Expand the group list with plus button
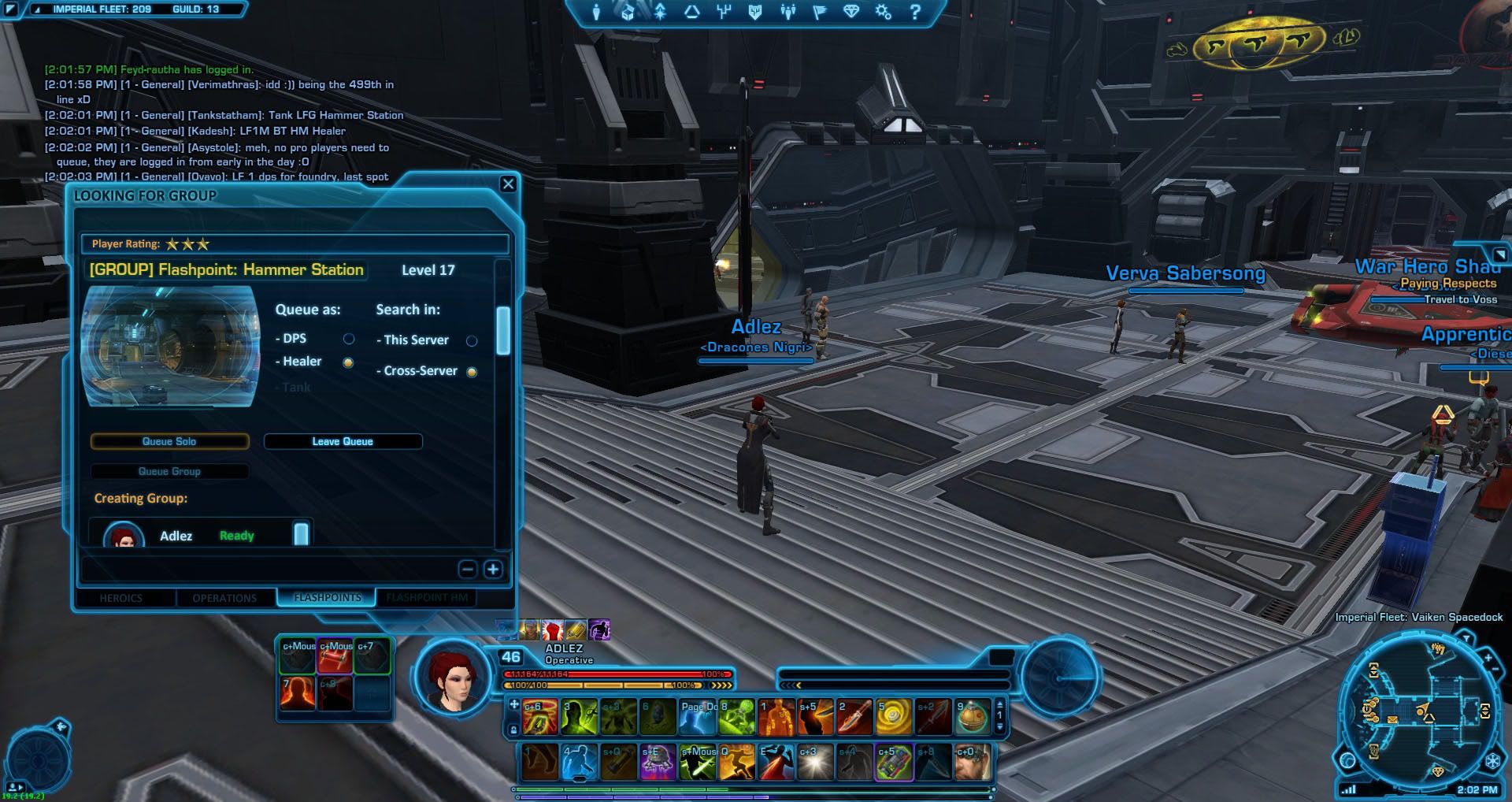1512x802 pixels. coord(493,569)
